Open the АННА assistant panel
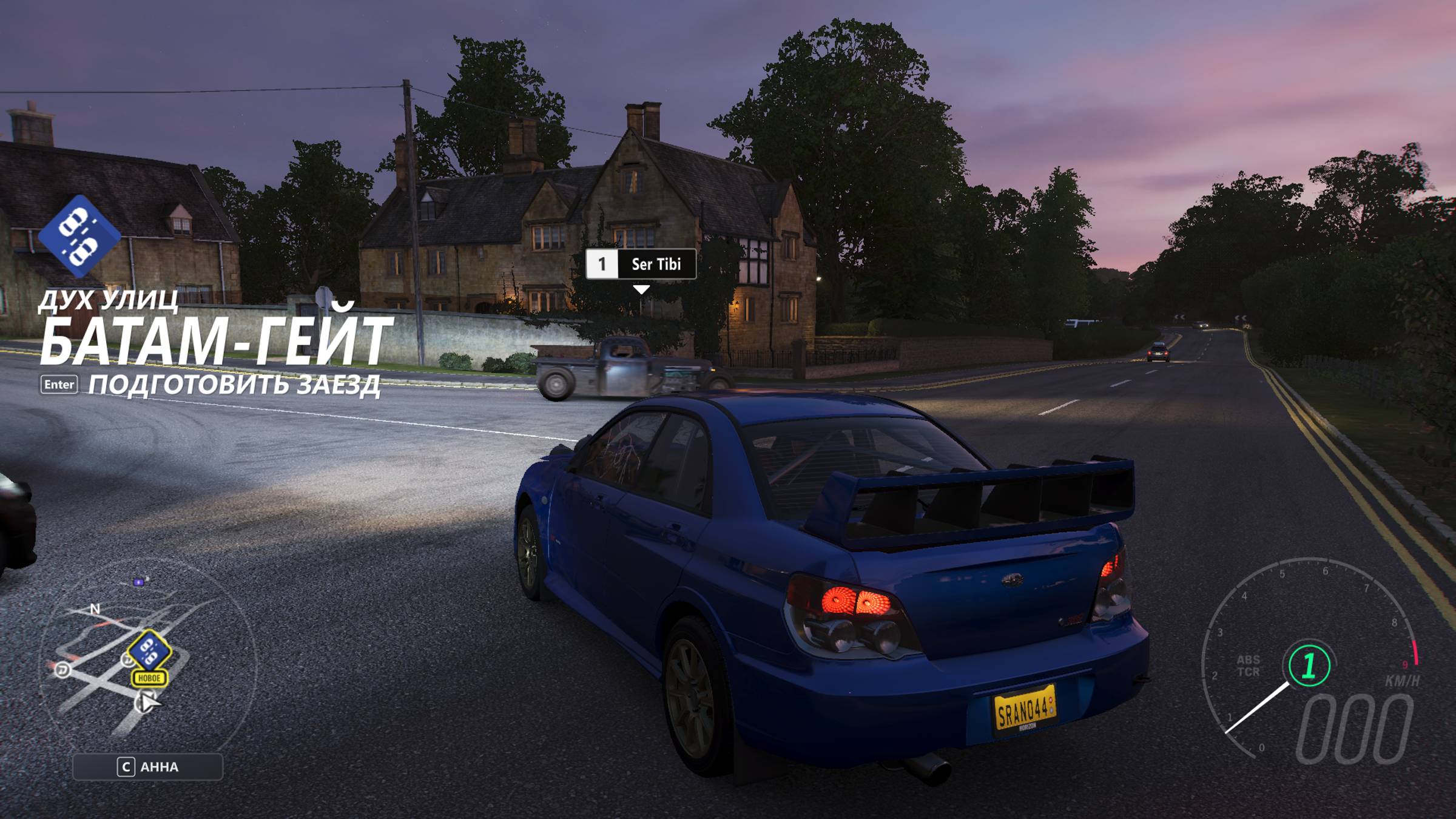1456x819 pixels. coord(147,767)
